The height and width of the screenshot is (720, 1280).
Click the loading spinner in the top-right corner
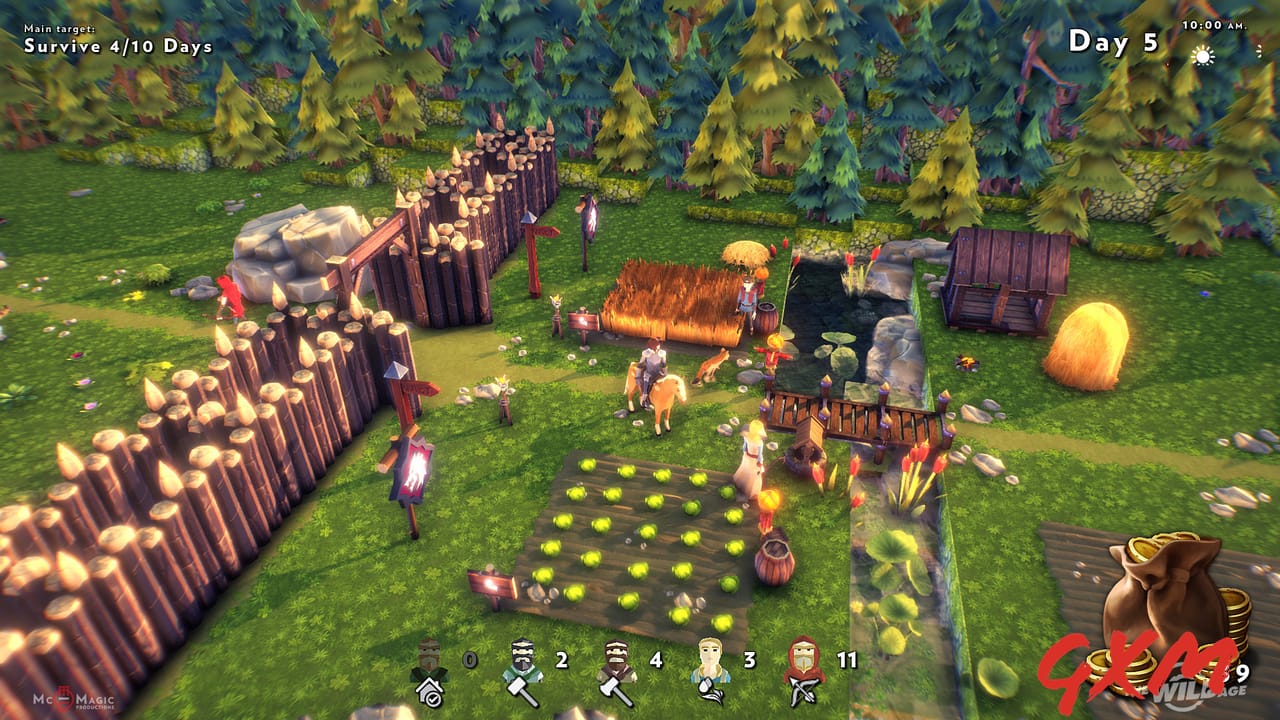pos(1259,51)
